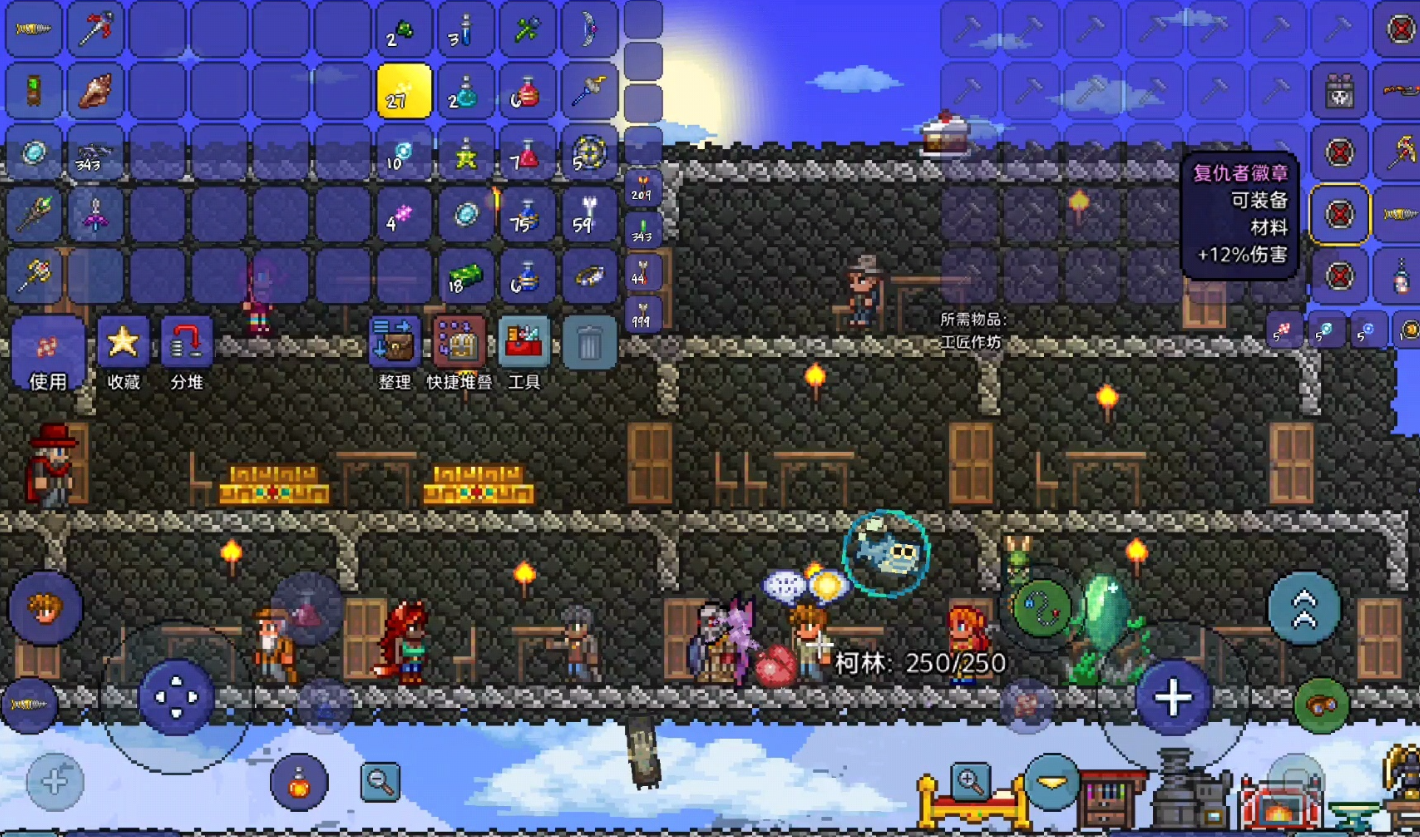Pick the seashell conch inventory slot
The width and height of the screenshot is (1420, 837).
coord(96,92)
